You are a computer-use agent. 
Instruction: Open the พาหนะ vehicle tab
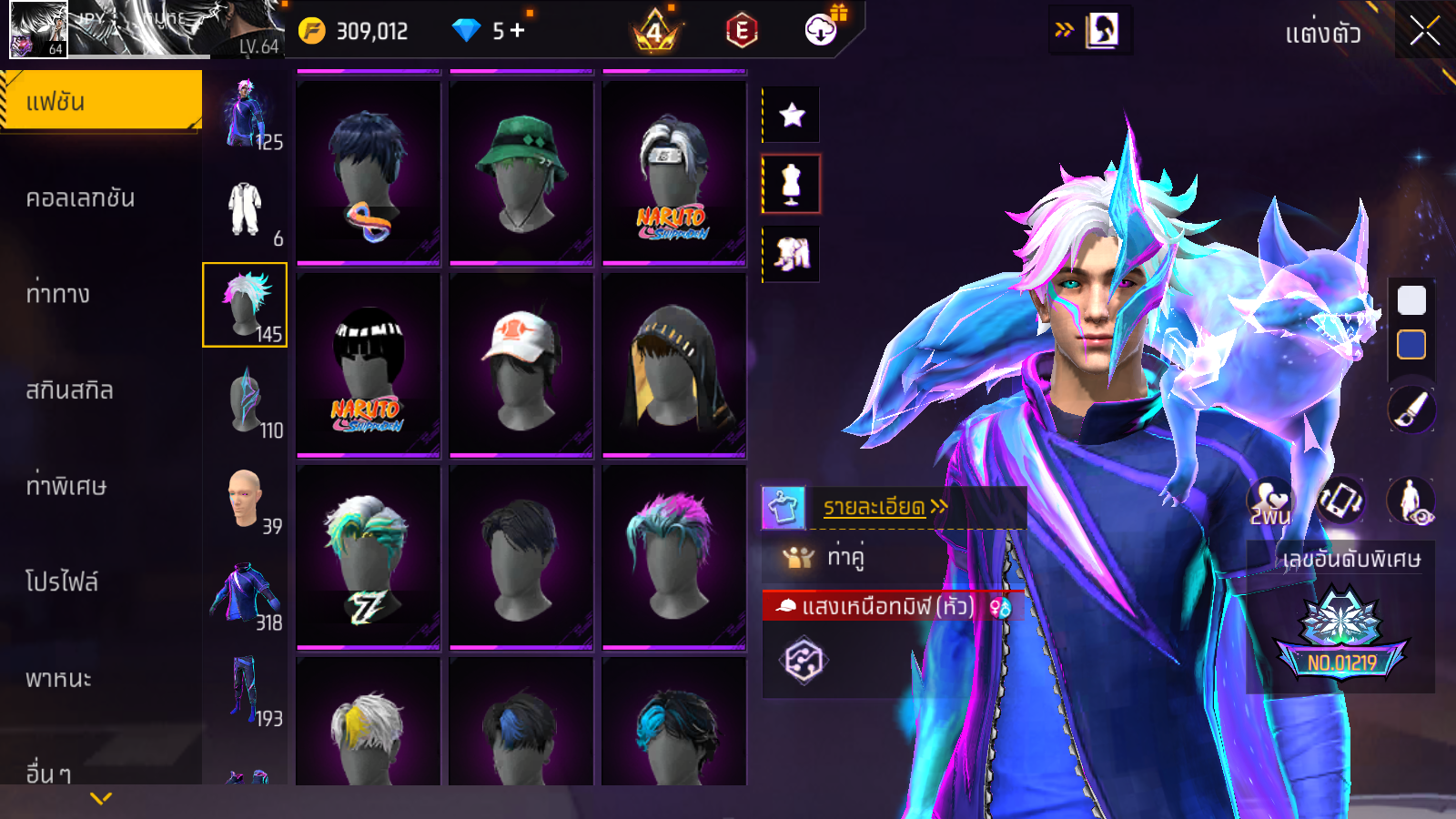[x=59, y=678]
